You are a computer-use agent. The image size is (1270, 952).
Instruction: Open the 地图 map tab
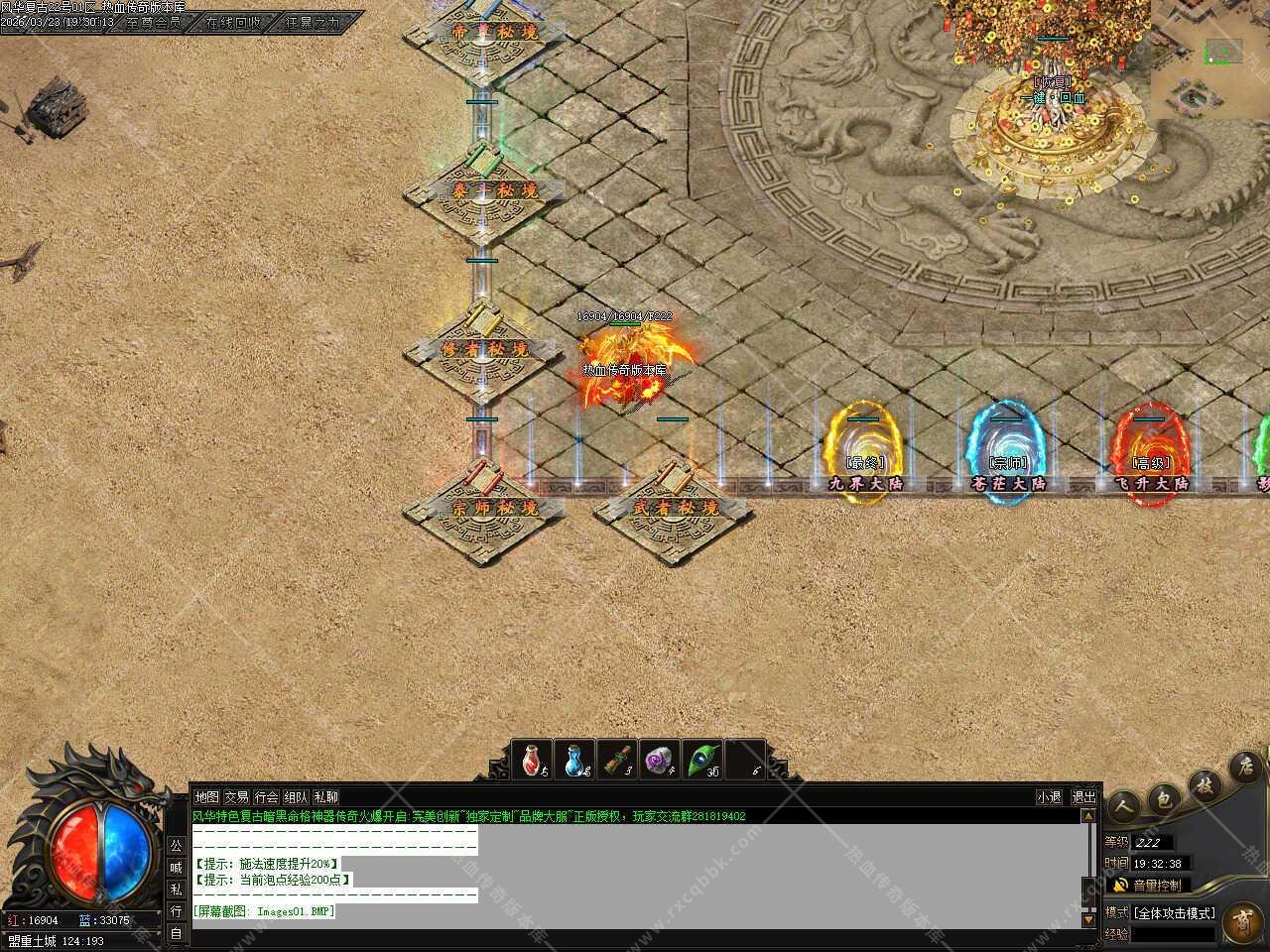coord(206,796)
